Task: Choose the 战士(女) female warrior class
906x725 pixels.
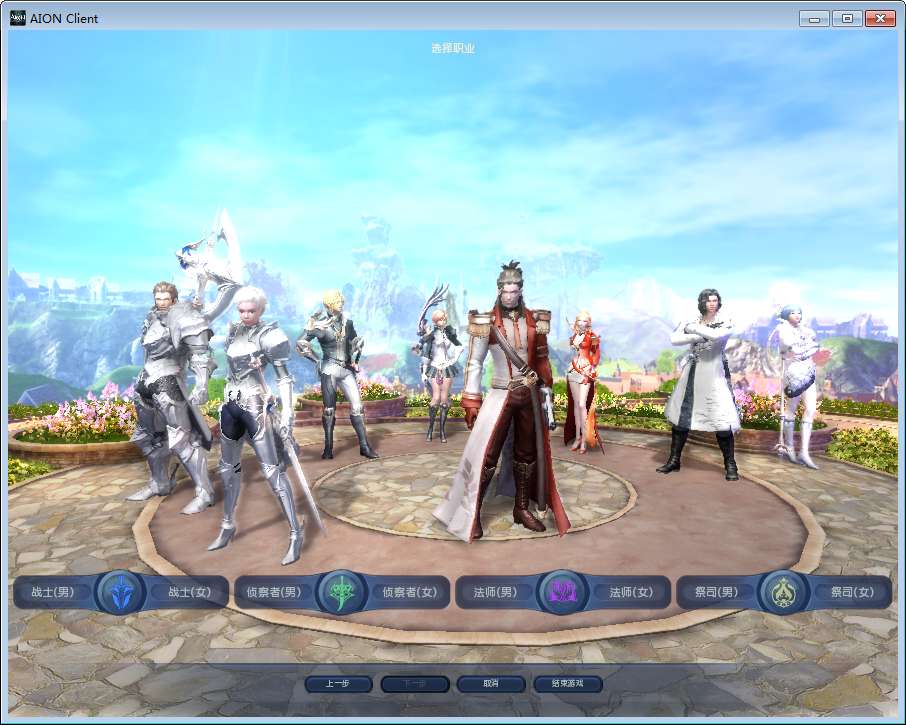Action: [x=189, y=592]
